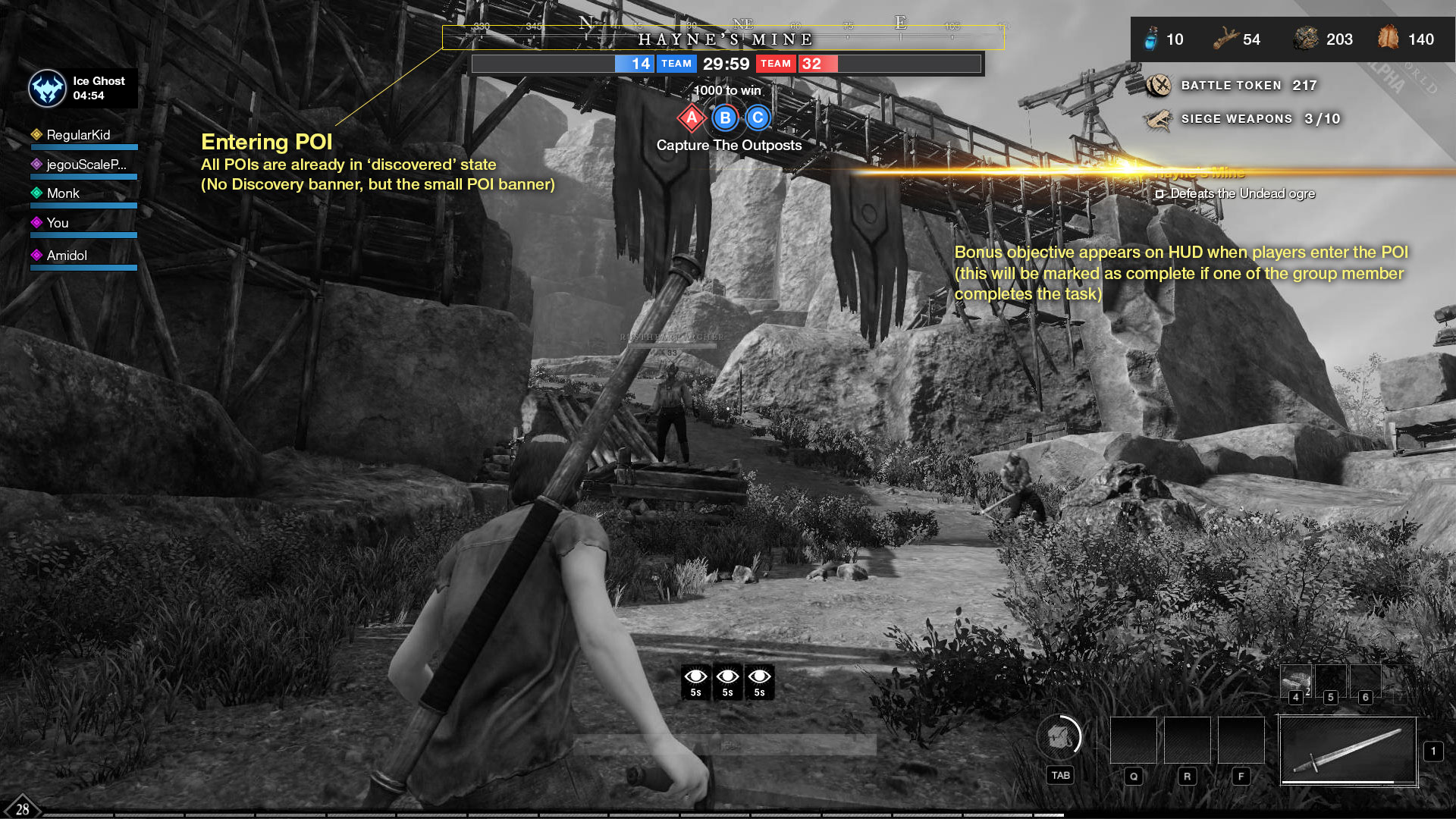Image resolution: width=1456 pixels, height=819 pixels.
Task: Select the red outpost A marker
Action: pyautogui.click(x=692, y=118)
